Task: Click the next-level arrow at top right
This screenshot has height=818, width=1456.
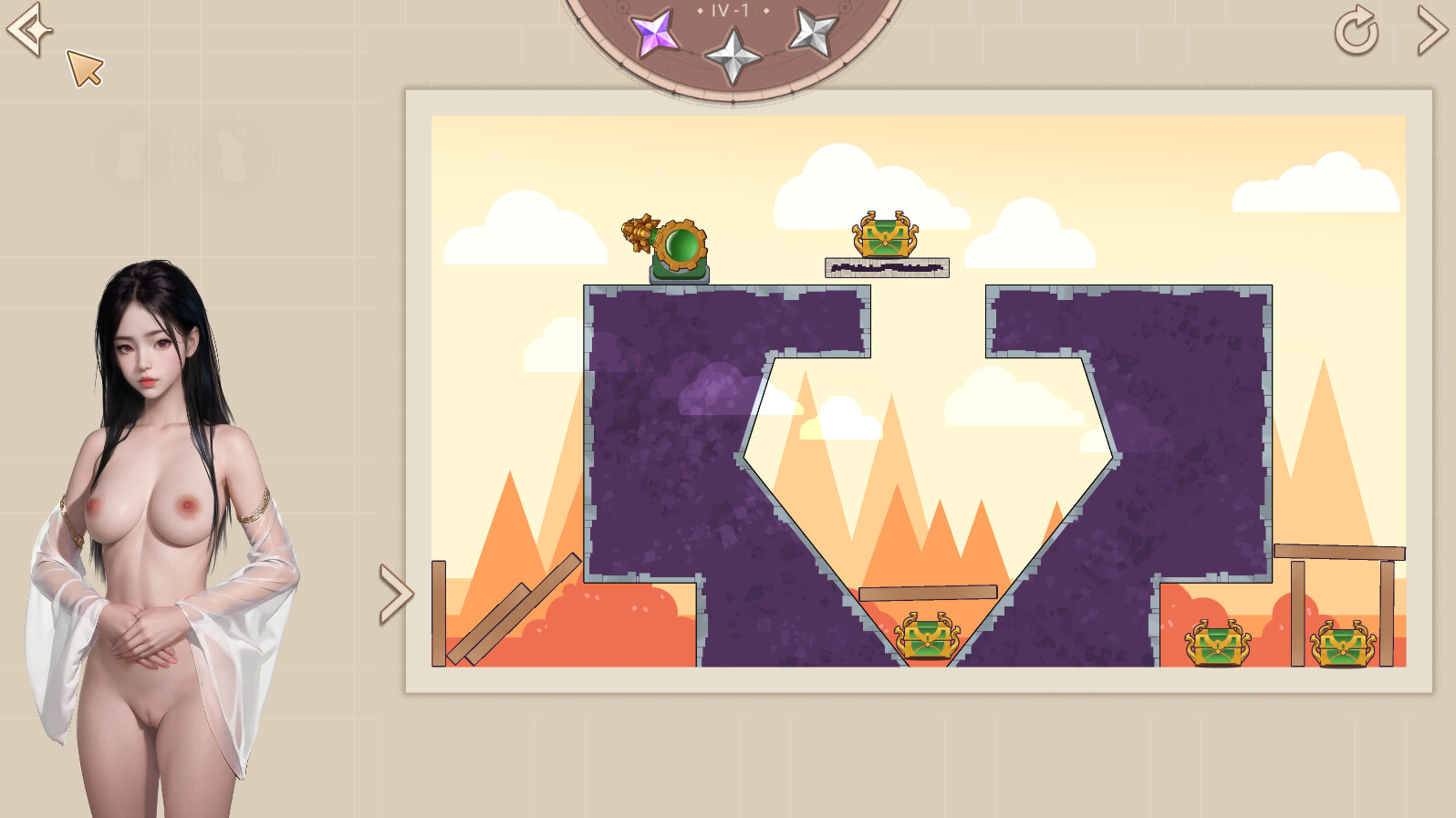Action: [x=1430, y=29]
